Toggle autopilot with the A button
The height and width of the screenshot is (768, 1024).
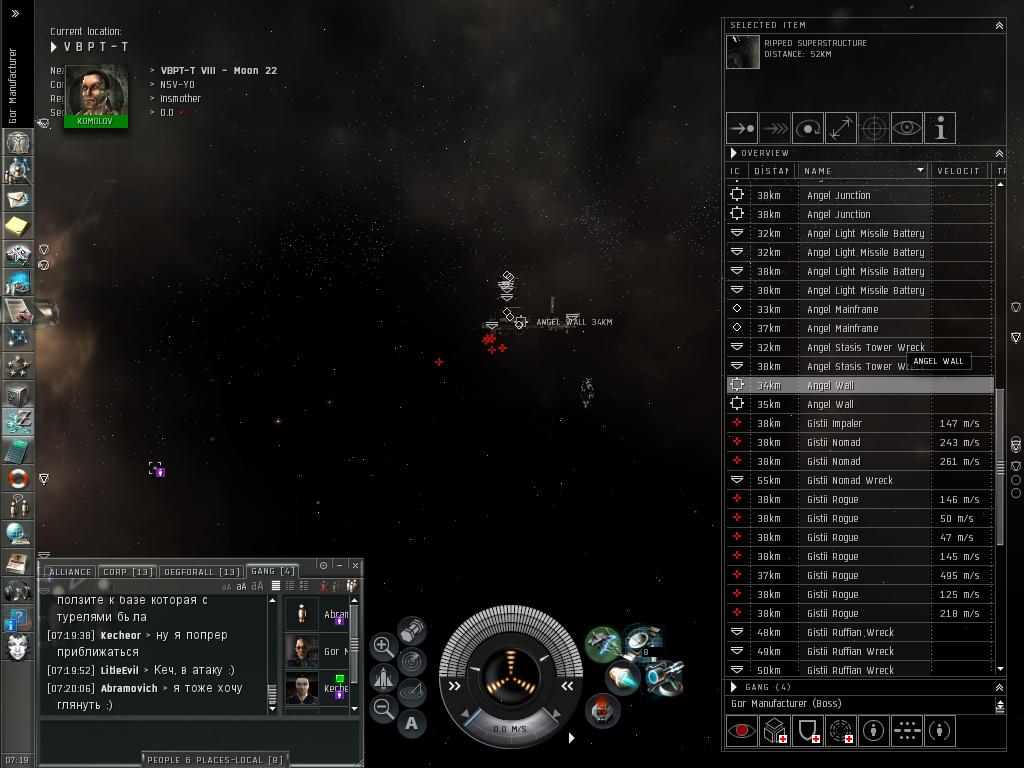[x=413, y=723]
